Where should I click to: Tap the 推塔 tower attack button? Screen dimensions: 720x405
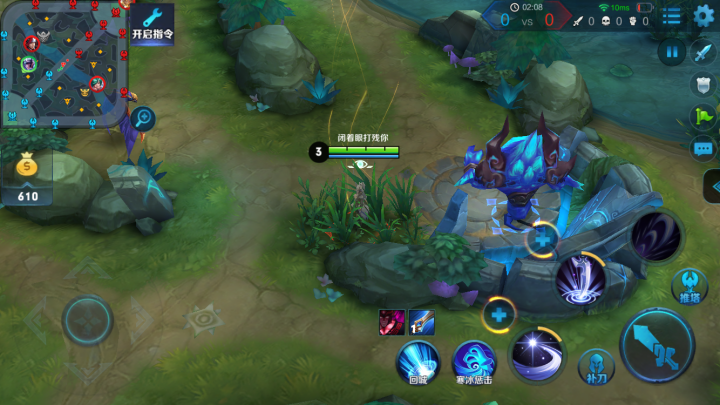click(x=689, y=285)
